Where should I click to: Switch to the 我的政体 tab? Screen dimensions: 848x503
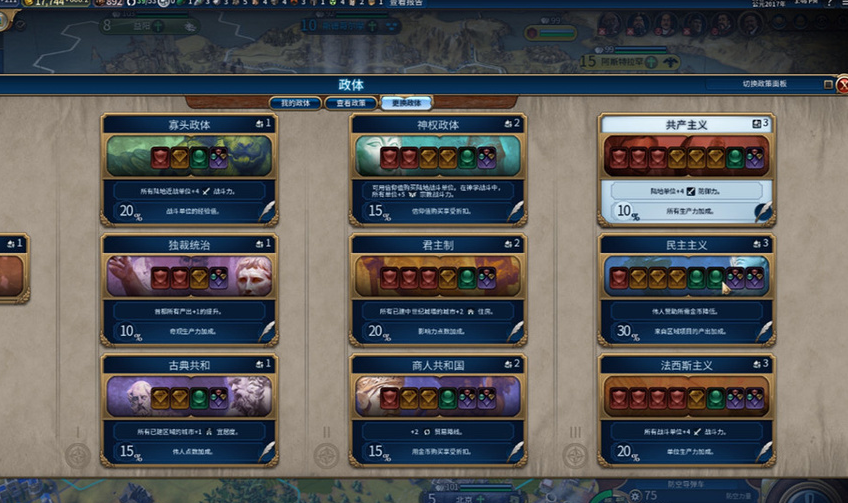[295, 103]
